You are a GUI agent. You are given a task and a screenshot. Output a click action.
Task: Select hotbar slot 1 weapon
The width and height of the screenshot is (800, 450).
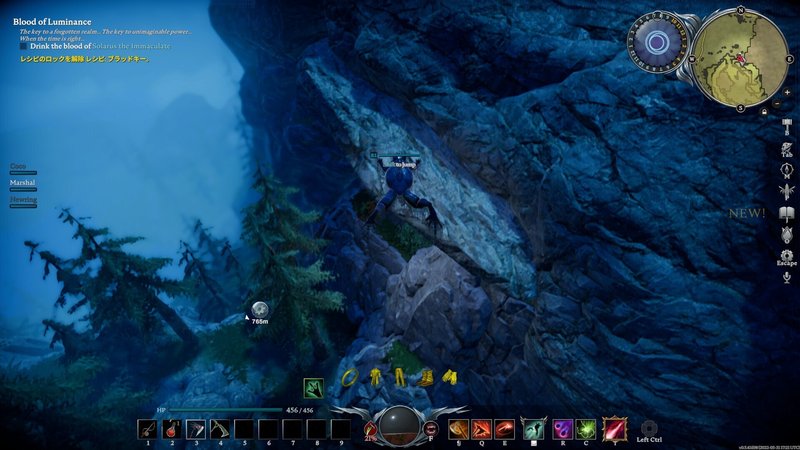[x=148, y=429]
